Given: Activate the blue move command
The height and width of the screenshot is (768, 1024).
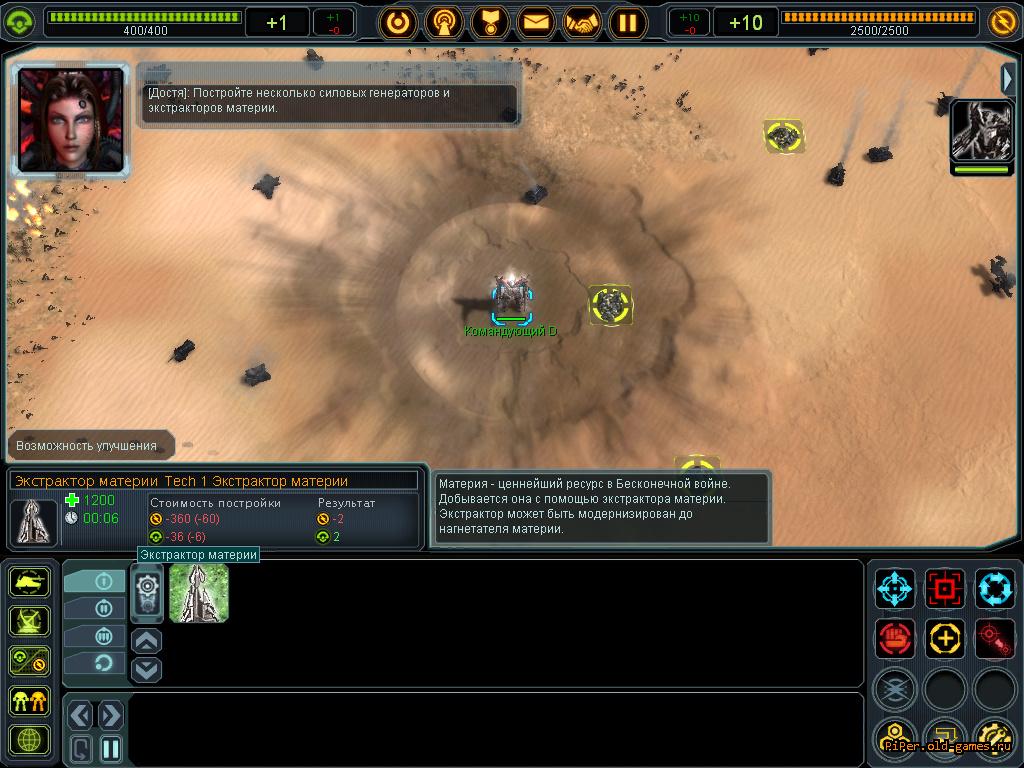Looking at the screenshot, I should click(x=895, y=589).
